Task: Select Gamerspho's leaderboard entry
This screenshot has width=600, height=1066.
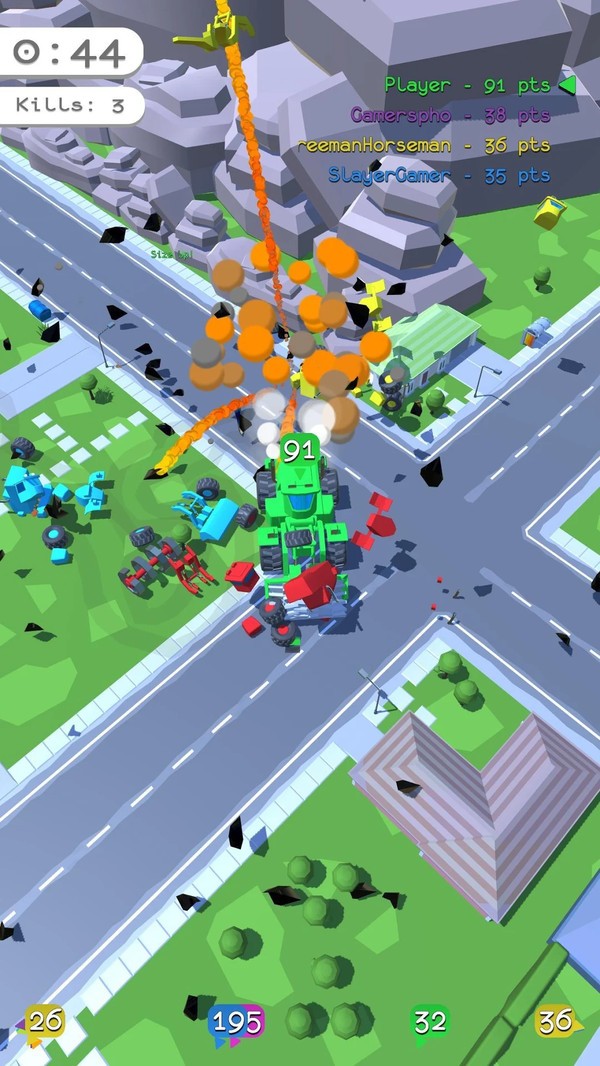Action: tap(450, 115)
